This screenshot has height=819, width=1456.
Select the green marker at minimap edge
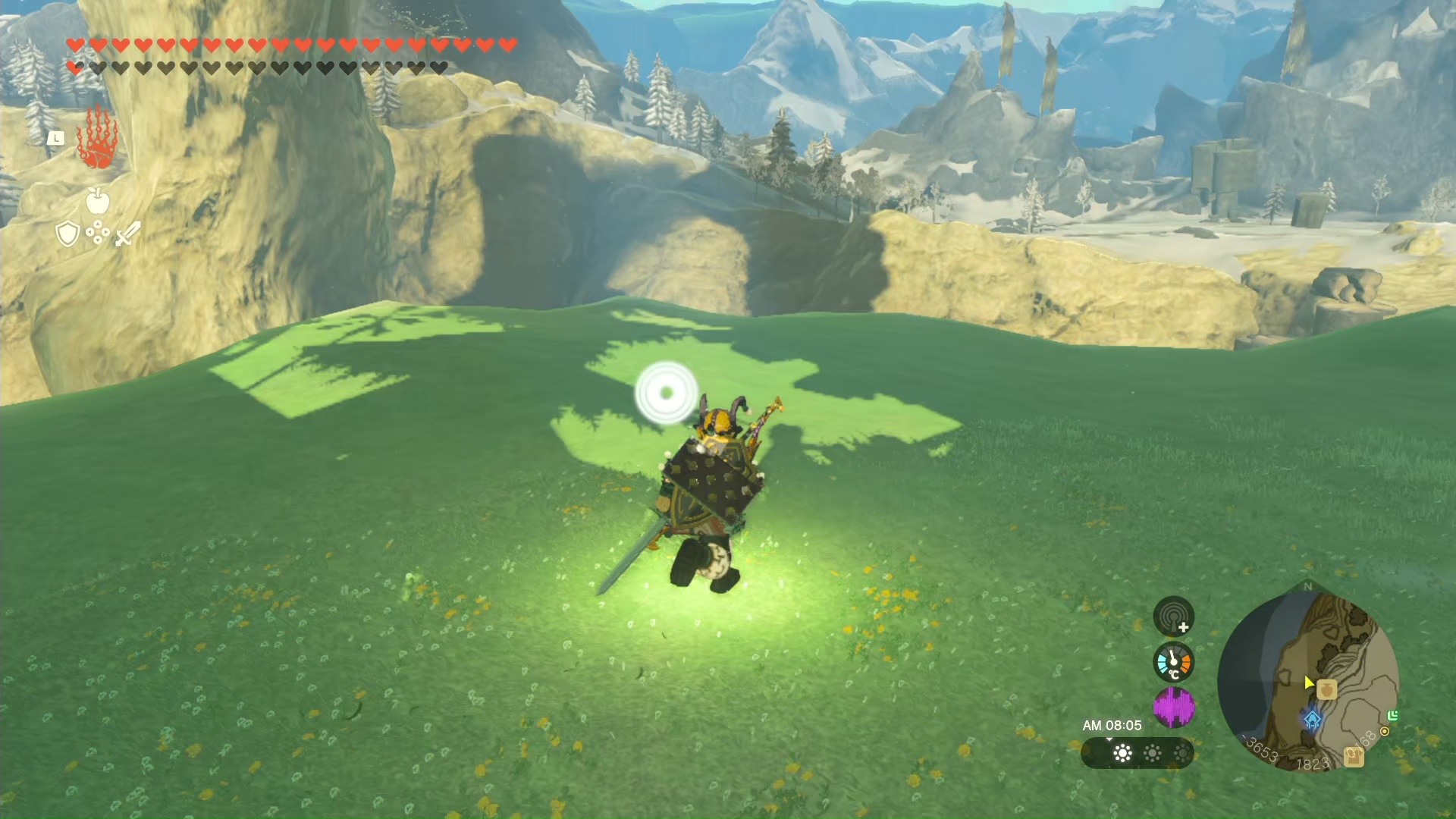[1392, 715]
